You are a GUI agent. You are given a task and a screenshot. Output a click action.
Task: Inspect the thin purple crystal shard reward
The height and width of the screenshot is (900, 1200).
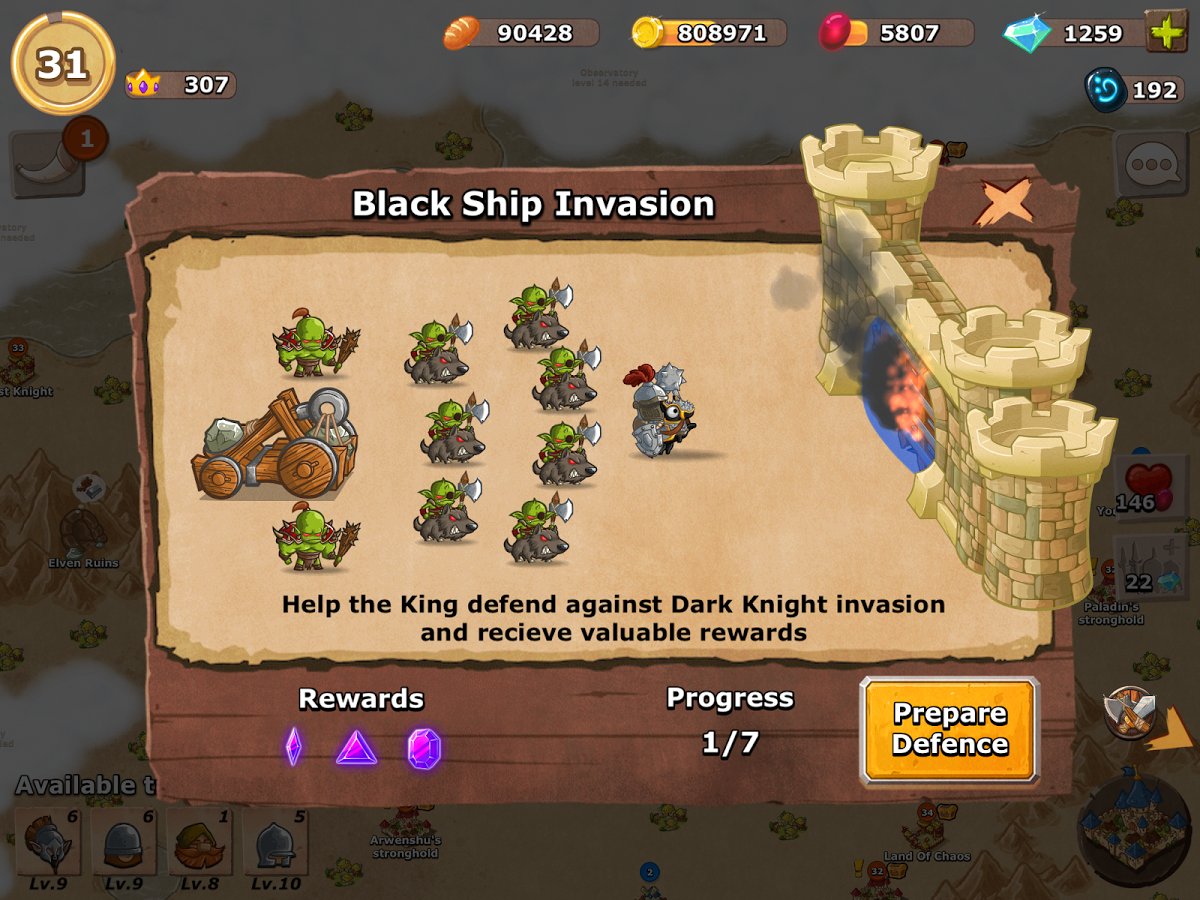tap(293, 746)
